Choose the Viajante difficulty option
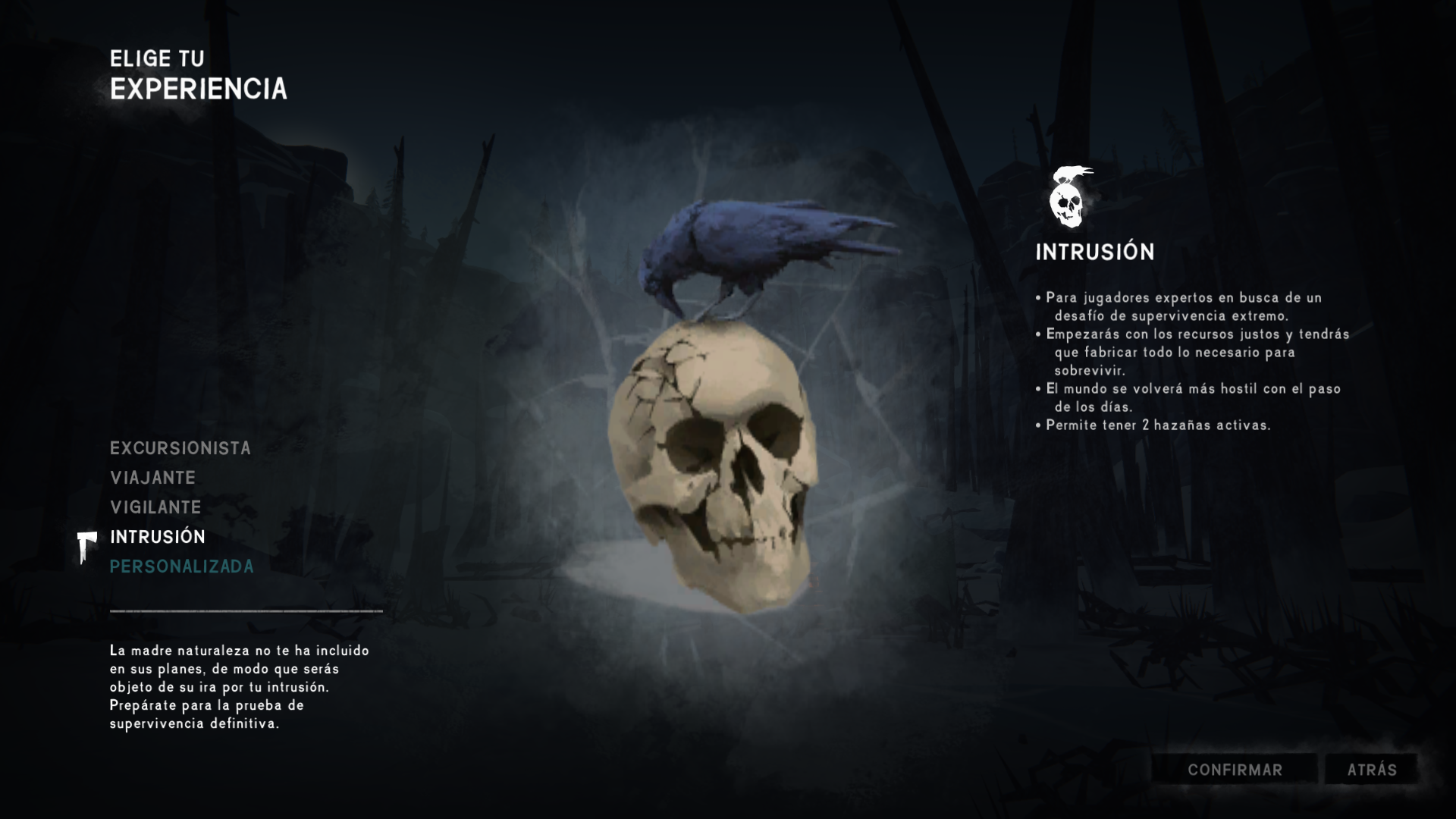 pyautogui.click(x=153, y=478)
